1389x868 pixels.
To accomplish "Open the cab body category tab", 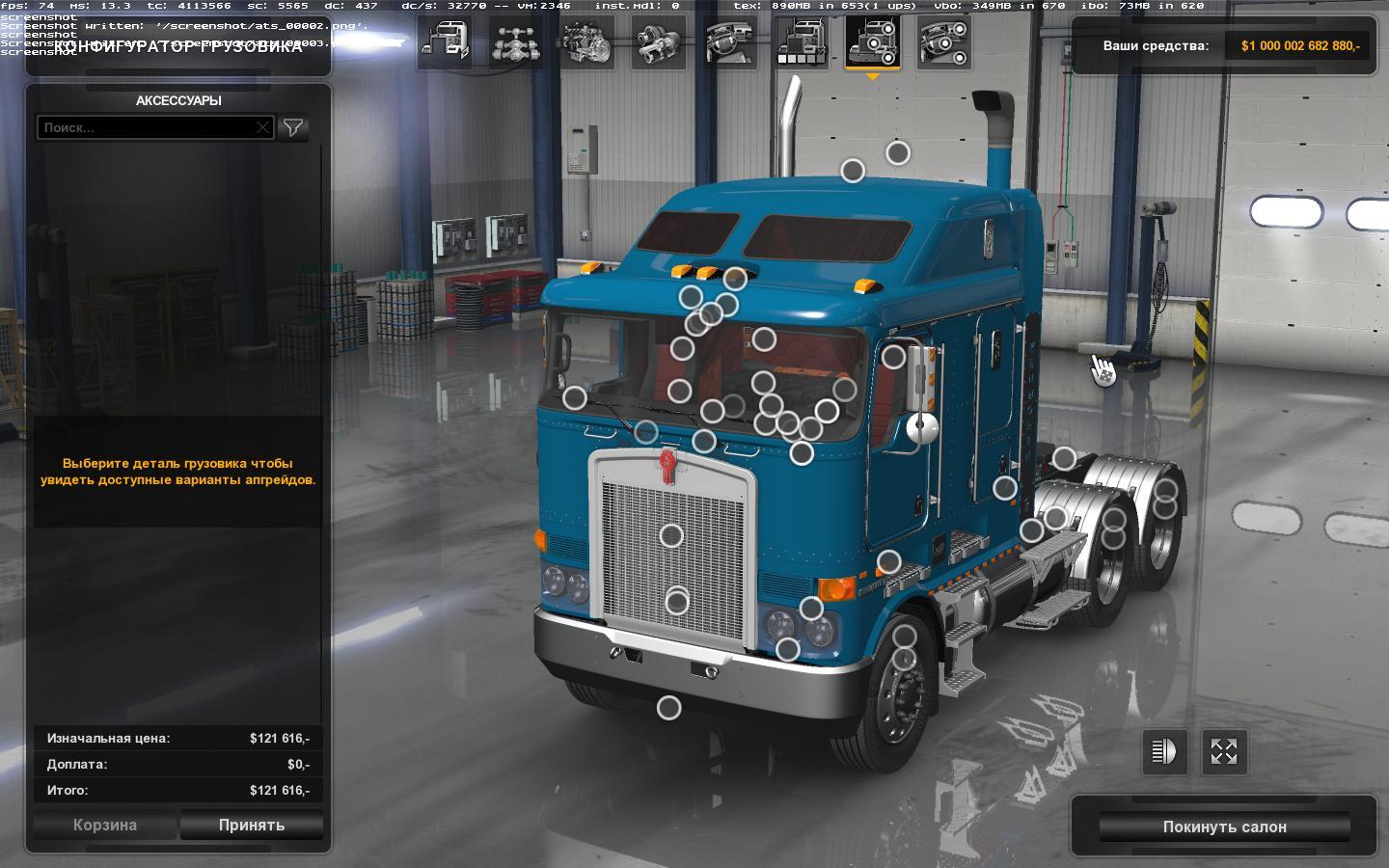I will [x=445, y=43].
